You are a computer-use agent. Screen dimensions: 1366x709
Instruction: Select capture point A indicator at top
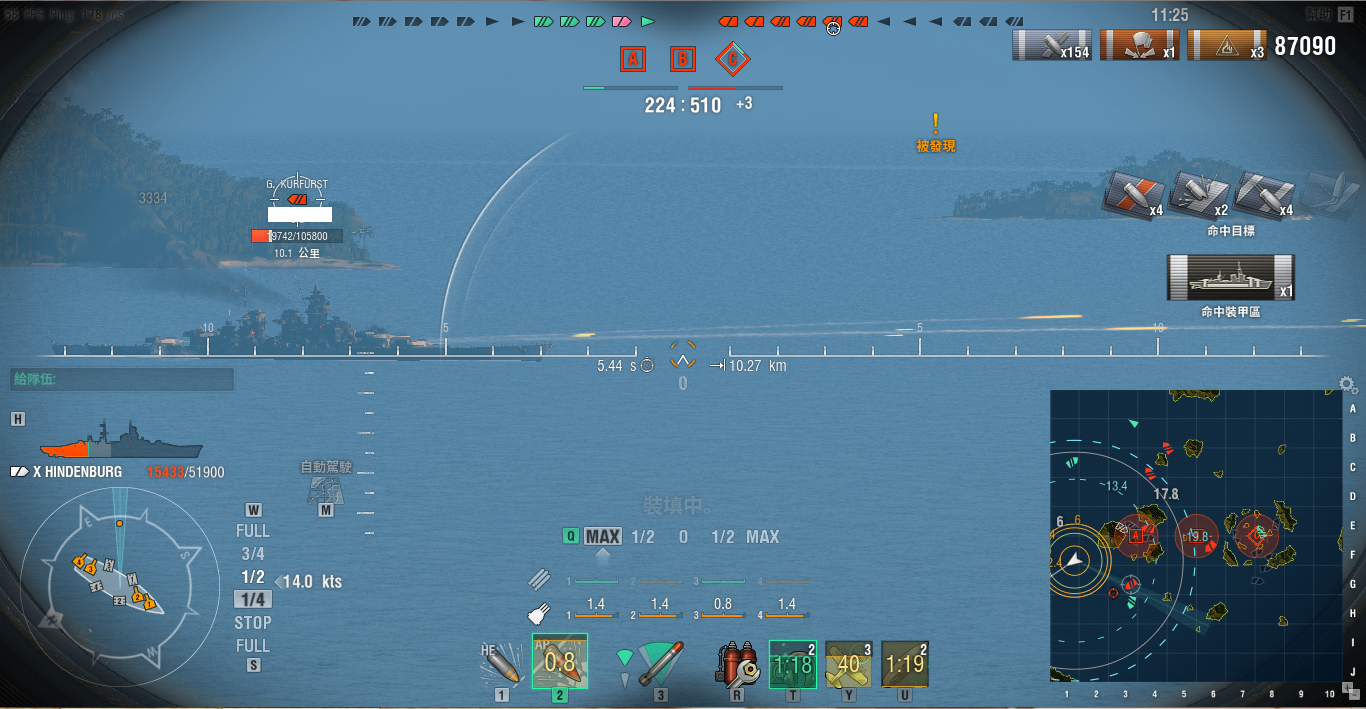click(632, 59)
